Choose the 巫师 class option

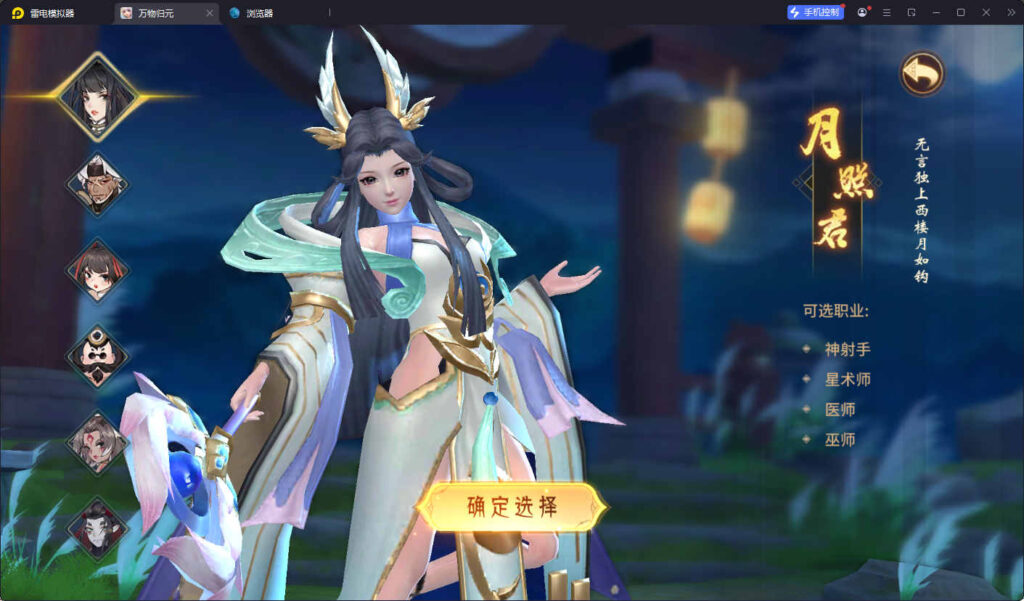tap(840, 439)
